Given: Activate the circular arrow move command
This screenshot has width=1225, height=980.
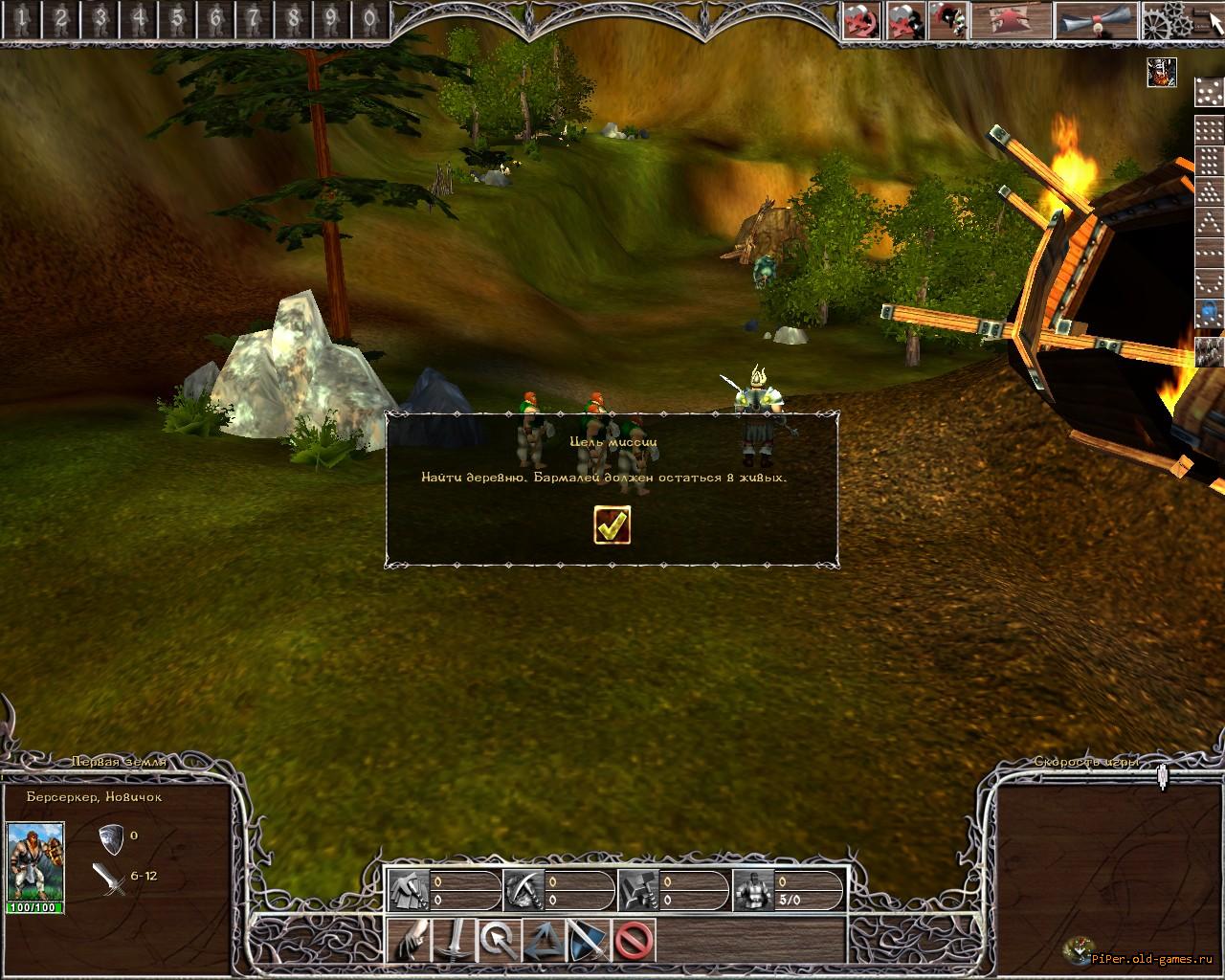Looking at the screenshot, I should tap(498, 941).
